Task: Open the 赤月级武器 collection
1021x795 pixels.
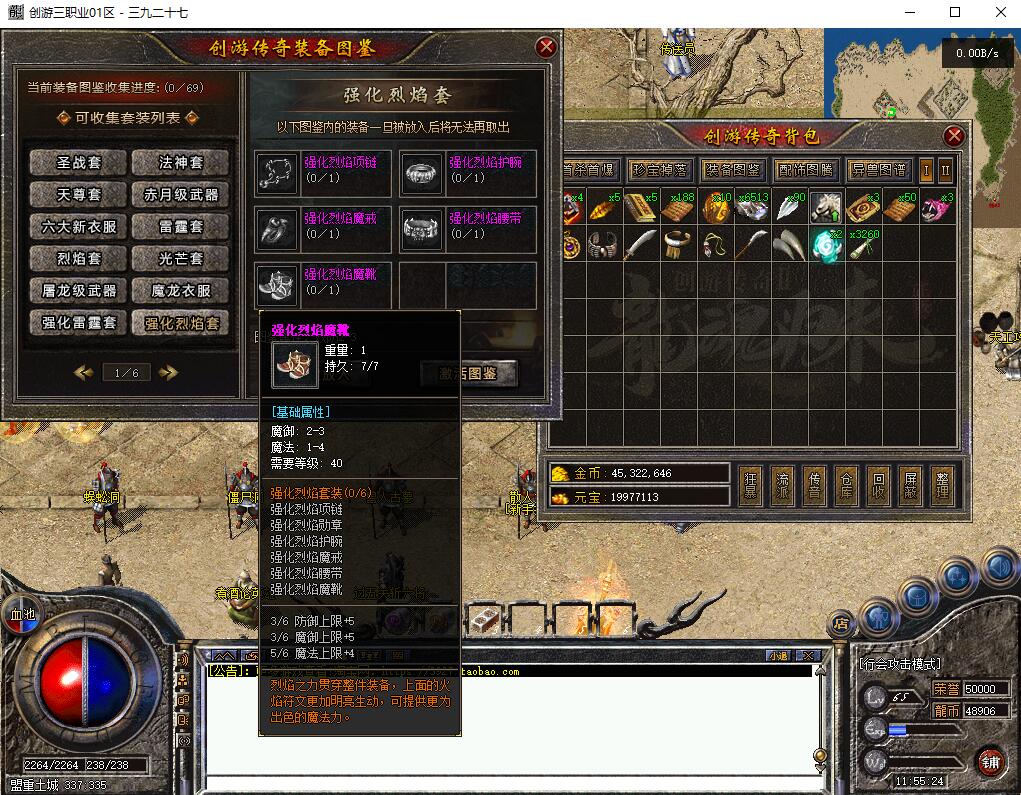Action: click(x=181, y=194)
